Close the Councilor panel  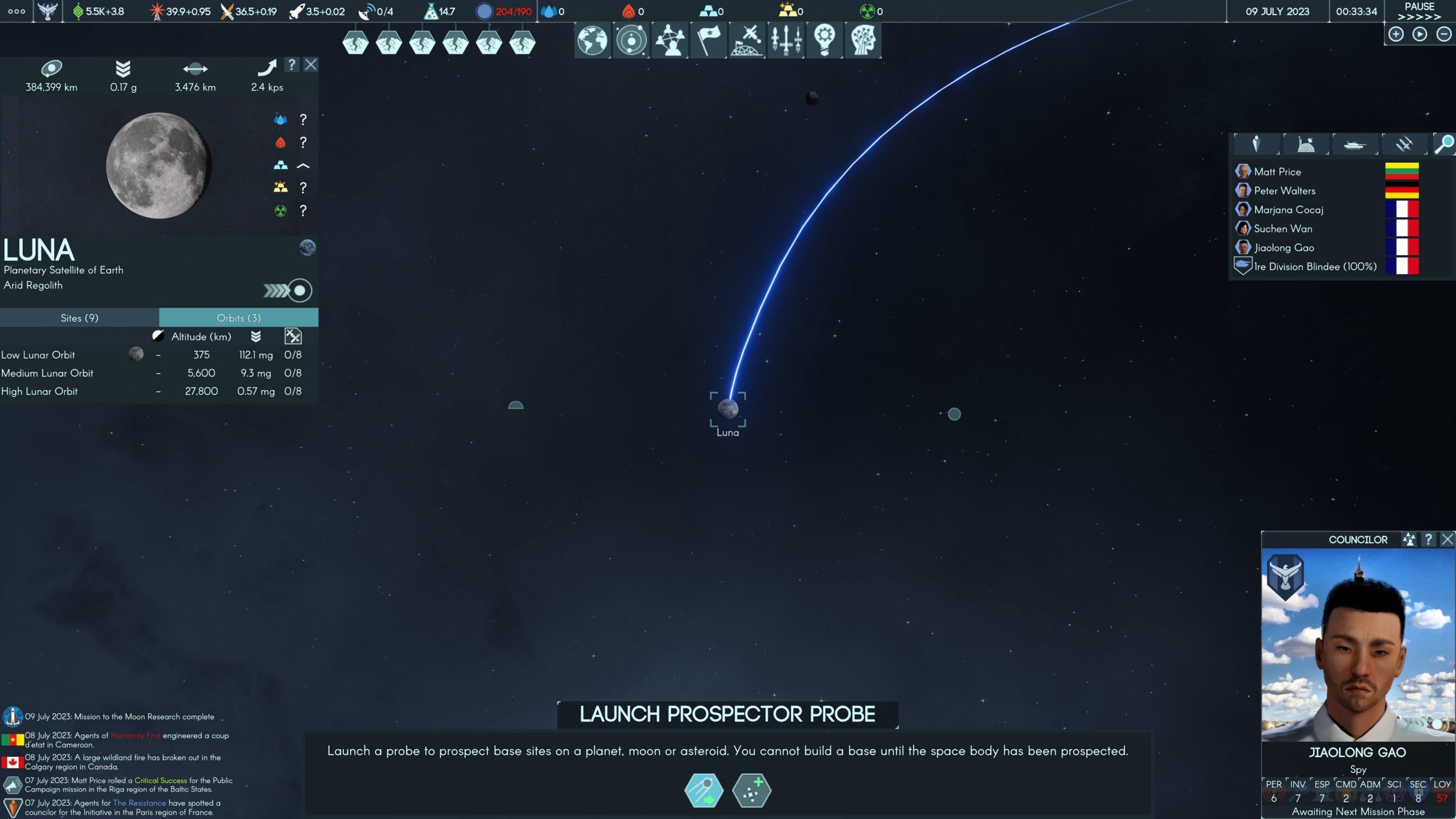coord(1447,539)
